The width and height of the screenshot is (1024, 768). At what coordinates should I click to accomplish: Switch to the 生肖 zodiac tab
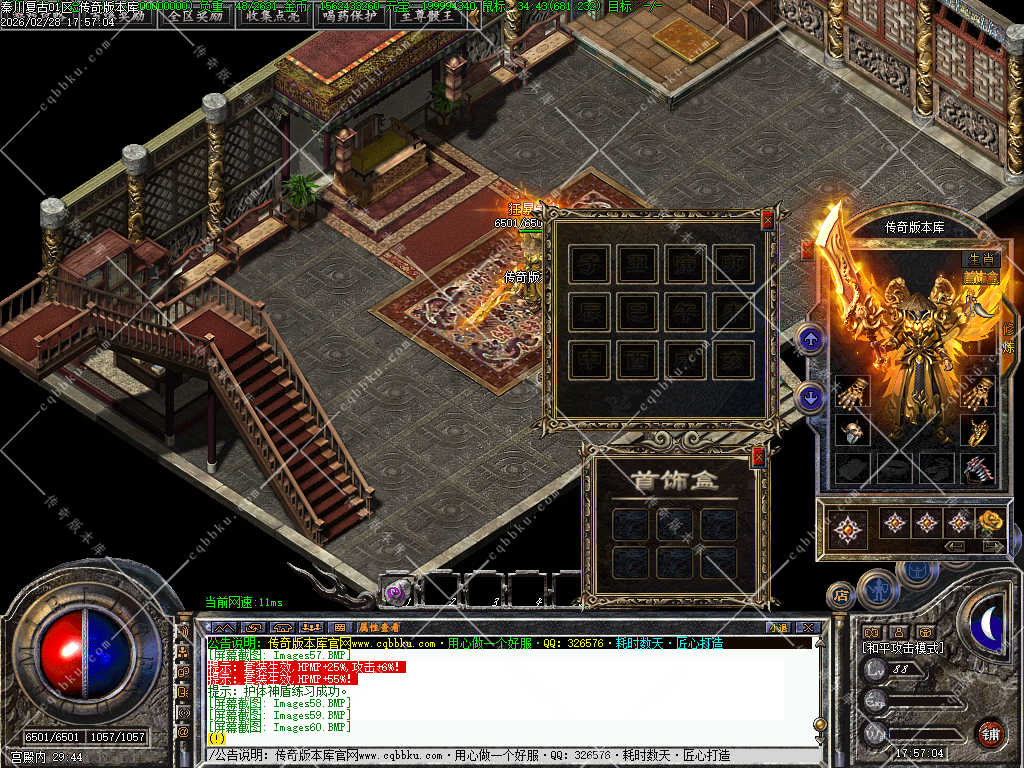979,259
